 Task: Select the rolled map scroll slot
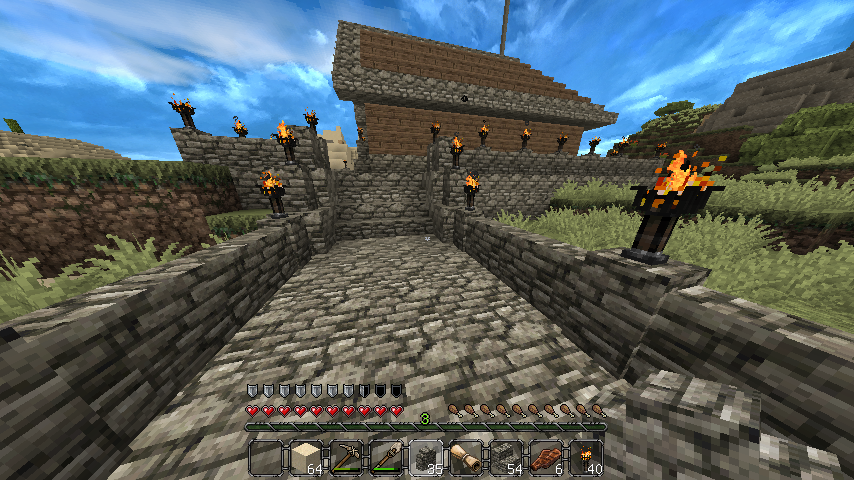click(466, 457)
